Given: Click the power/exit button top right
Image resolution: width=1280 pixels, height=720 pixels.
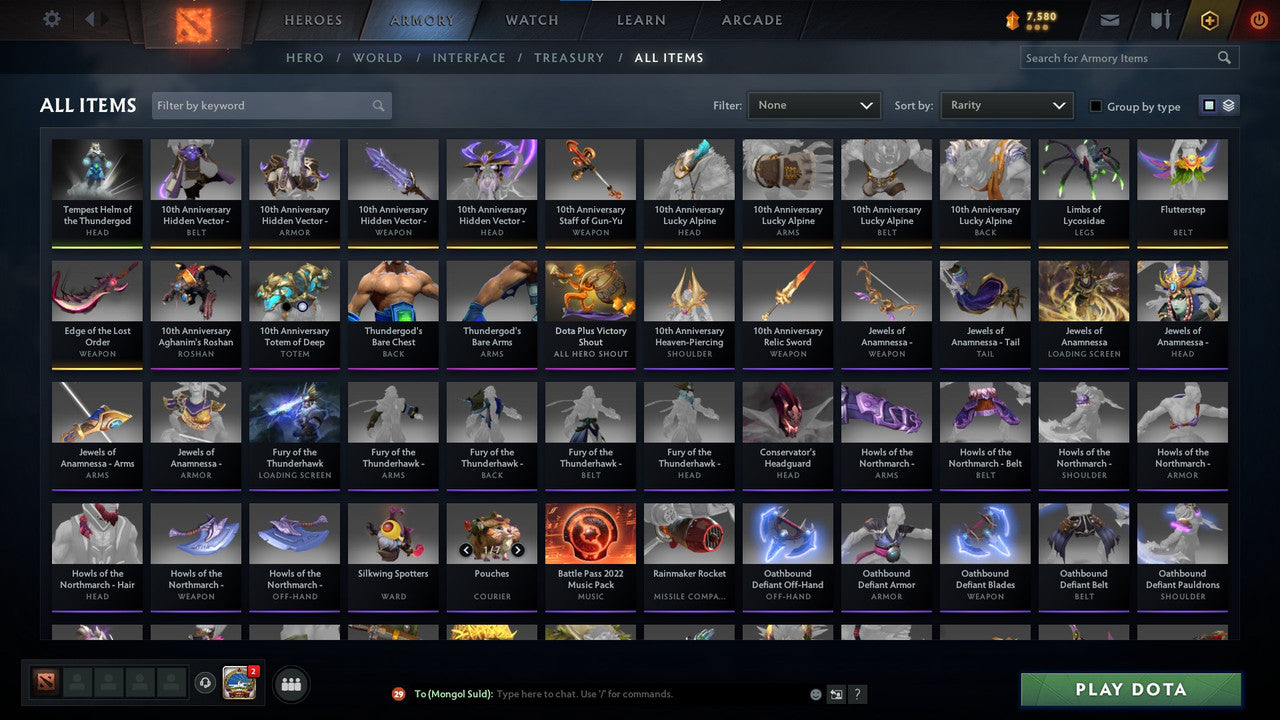Looking at the screenshot, I should (x=1258, y=19).
